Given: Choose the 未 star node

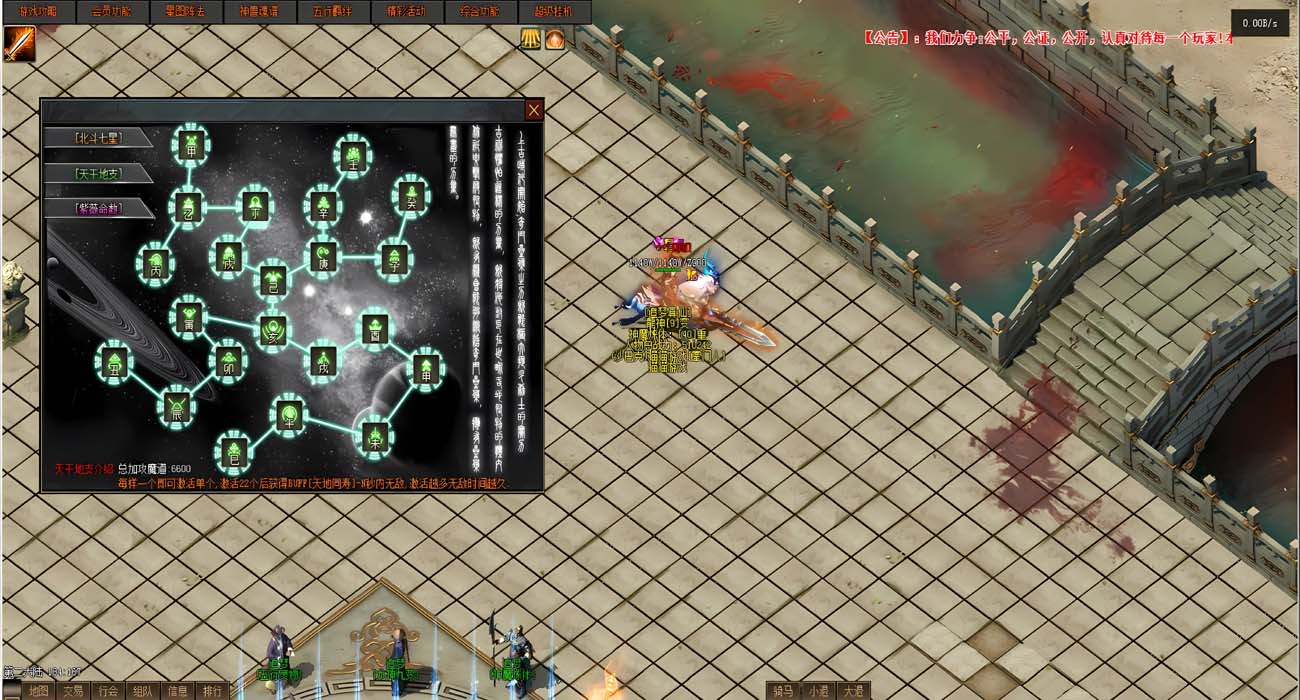Looking at the screenshot, I should point(375,436).
